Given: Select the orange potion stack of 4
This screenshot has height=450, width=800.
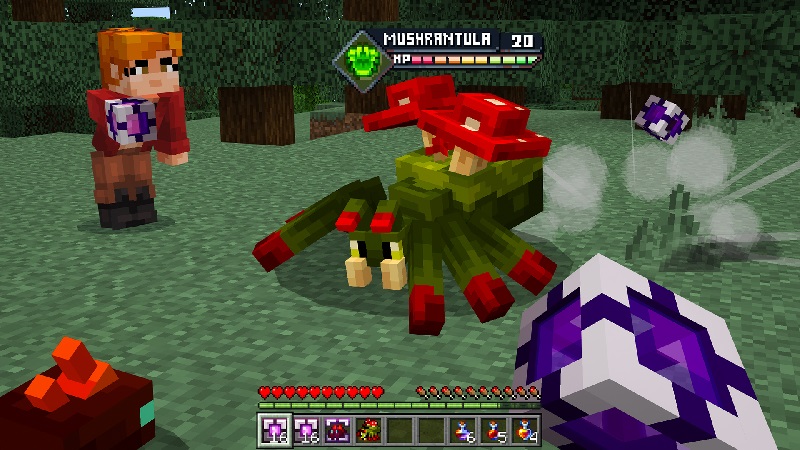Looking at the screenshot, I should (525, 430).
